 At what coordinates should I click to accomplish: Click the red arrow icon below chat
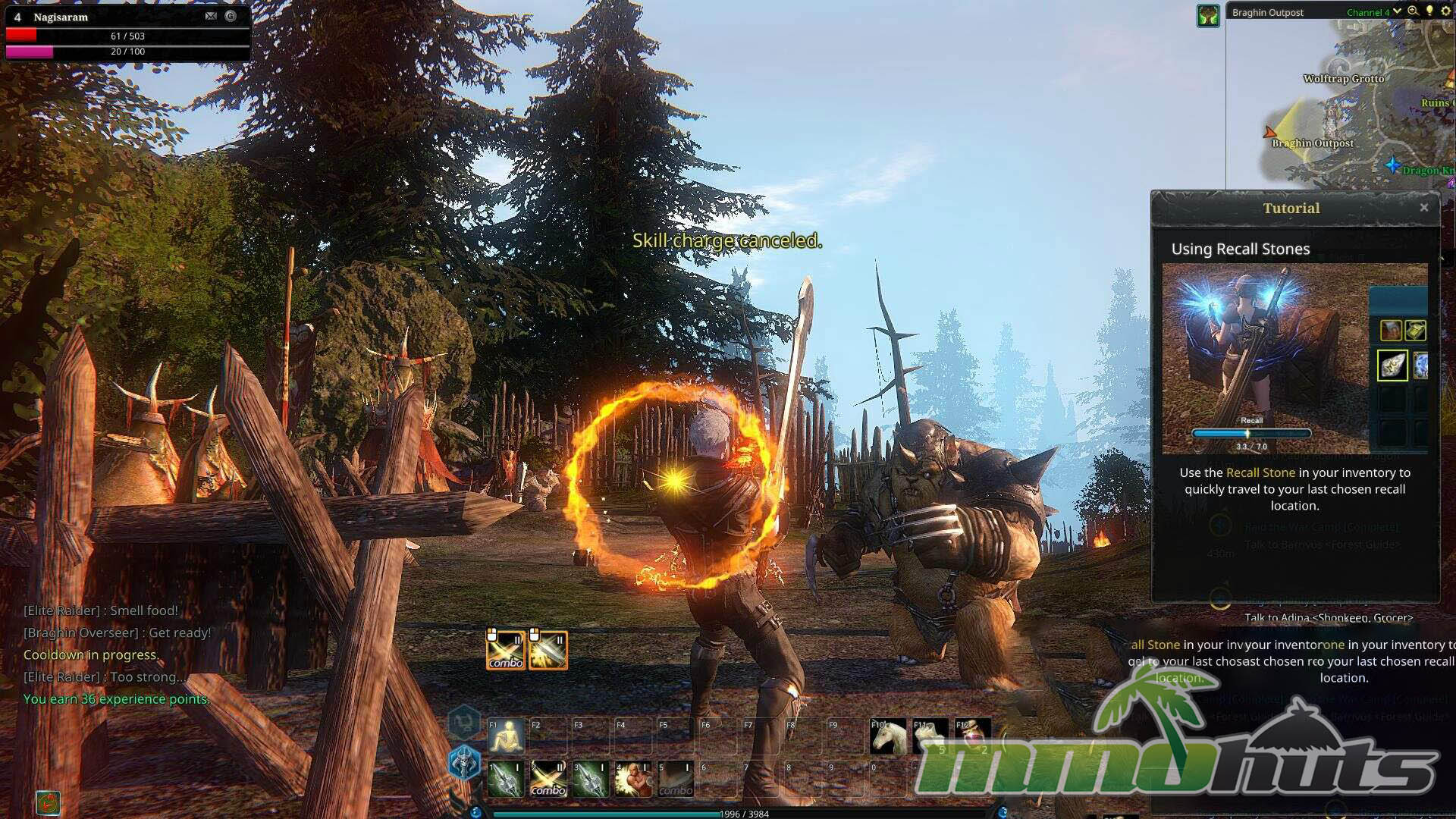click(48, 802)
